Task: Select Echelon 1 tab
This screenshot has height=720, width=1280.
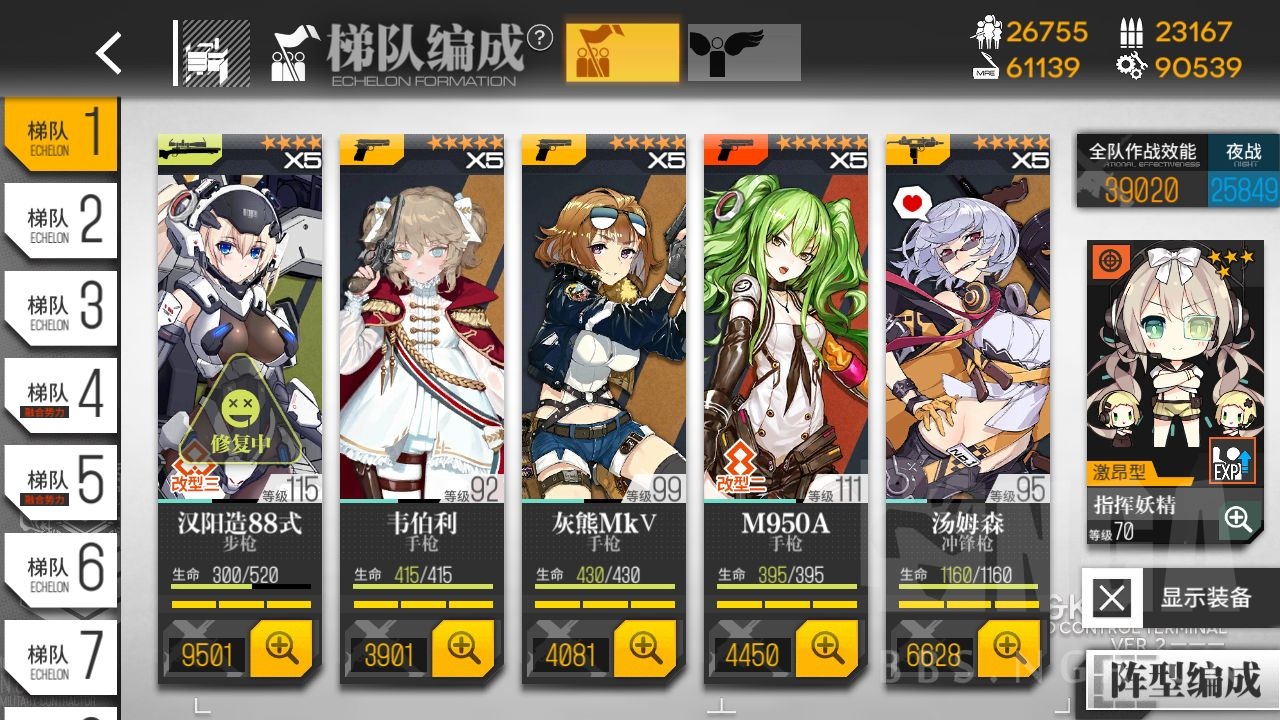Action: coord(62,134)
